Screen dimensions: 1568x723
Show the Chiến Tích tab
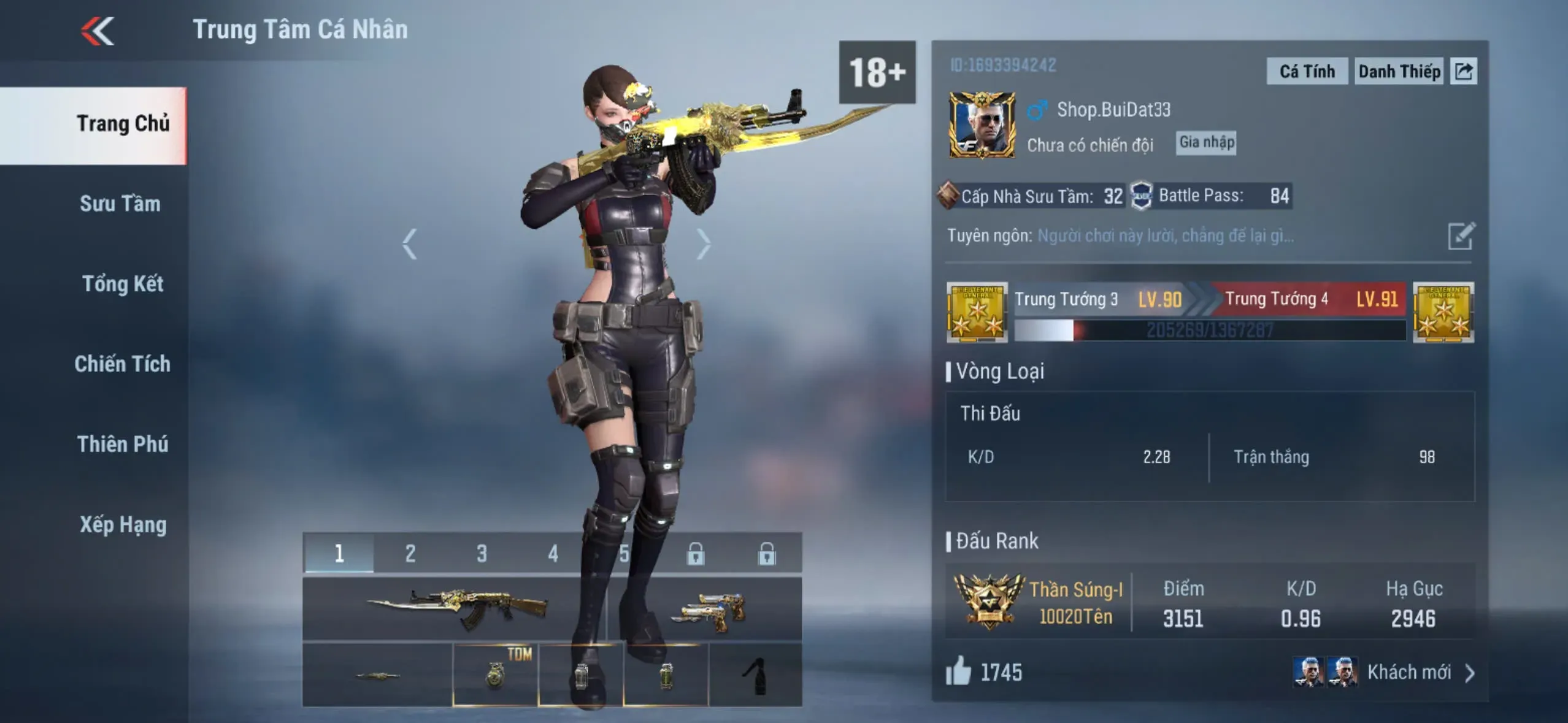pyautogui.click(x=122, y=364)
